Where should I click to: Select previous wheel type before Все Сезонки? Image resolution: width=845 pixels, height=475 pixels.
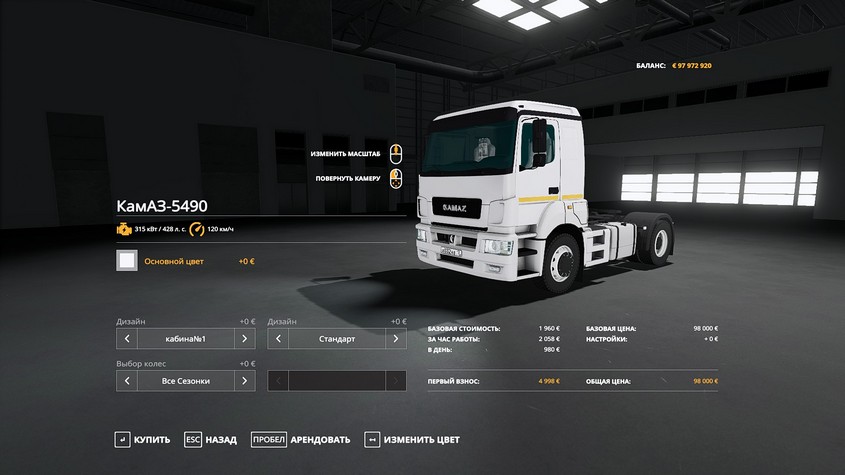(x=127, y=381)
